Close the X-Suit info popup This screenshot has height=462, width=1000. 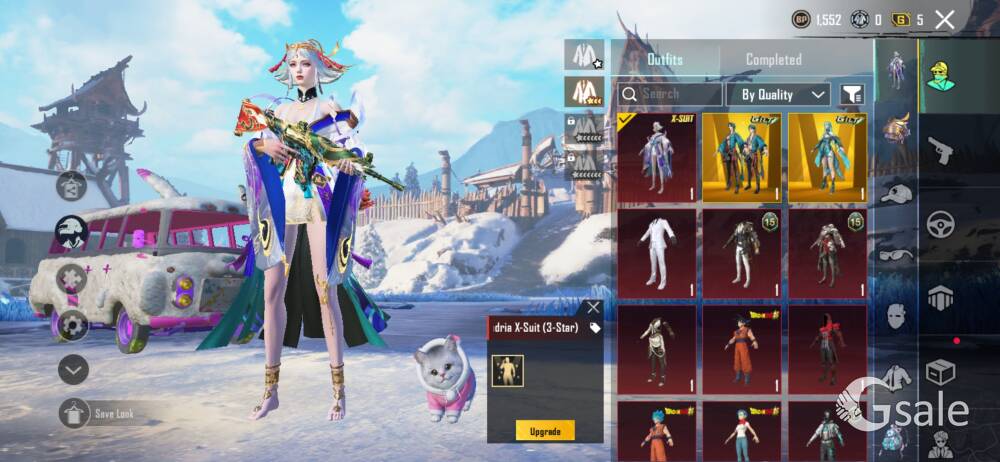[593, 308]
